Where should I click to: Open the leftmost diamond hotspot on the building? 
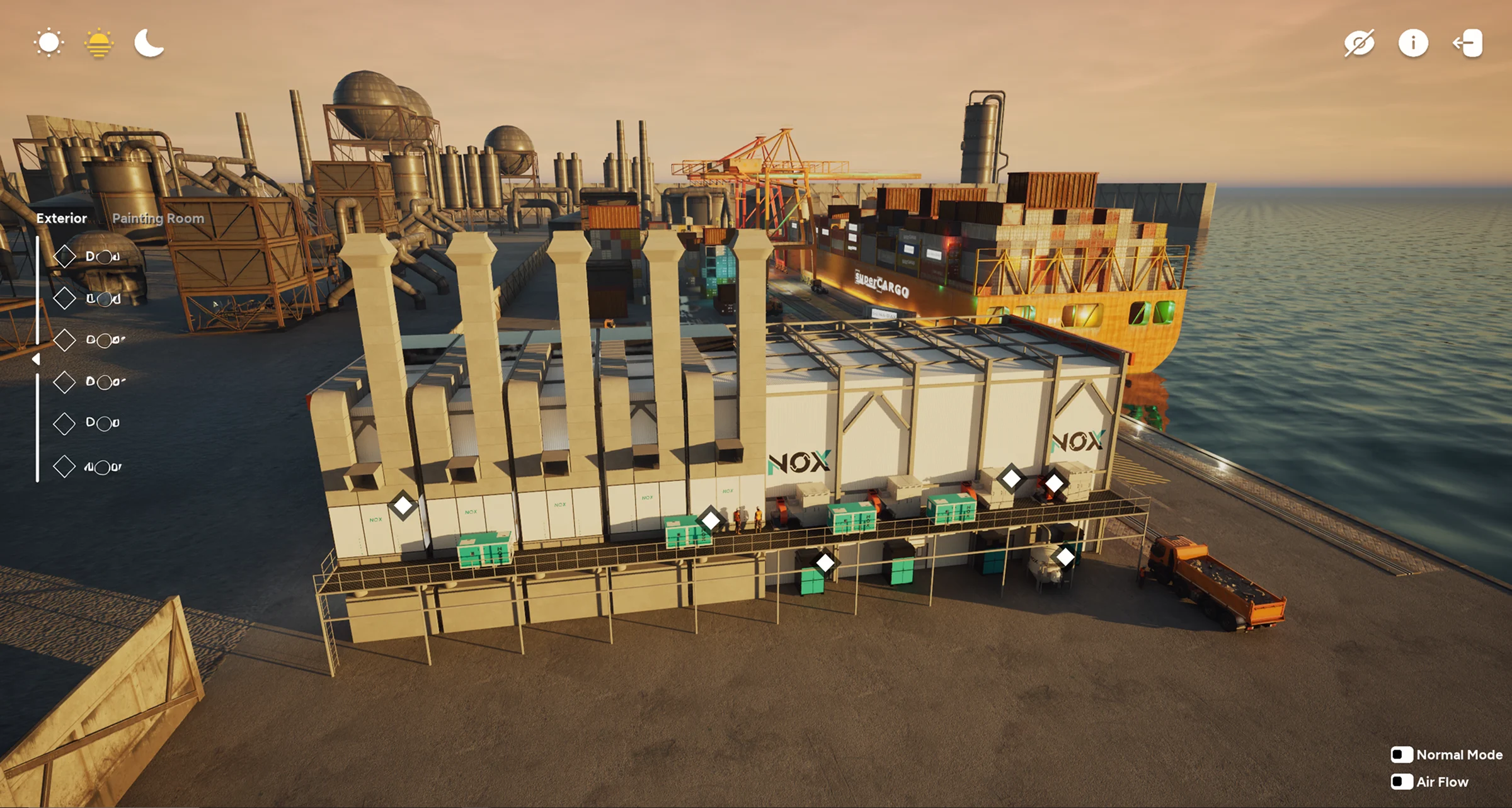[x=403, y=505]
